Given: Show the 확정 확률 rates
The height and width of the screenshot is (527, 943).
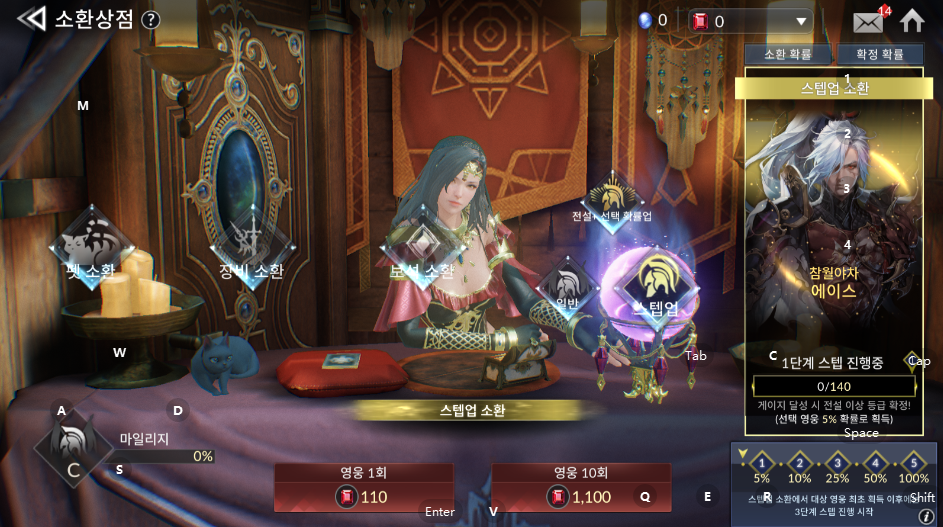Looking at the screenshot, I should 879,54.
